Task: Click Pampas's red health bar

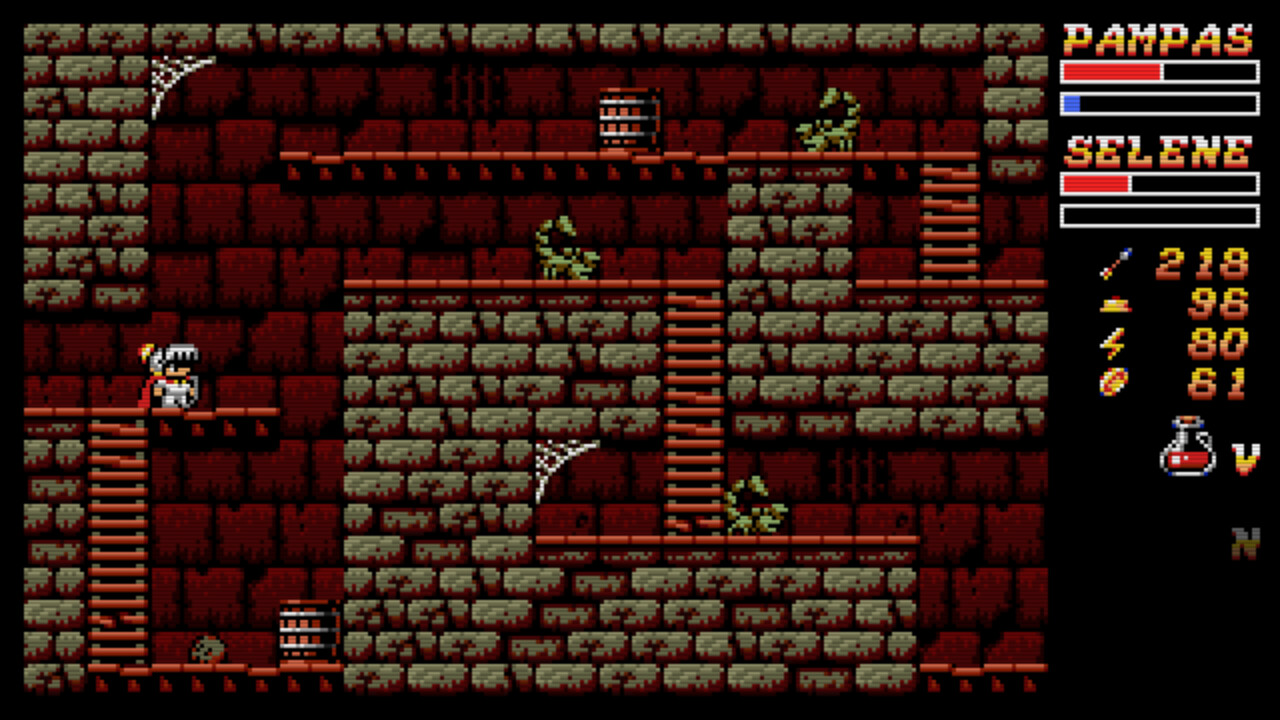Action: click(1110, 71)
